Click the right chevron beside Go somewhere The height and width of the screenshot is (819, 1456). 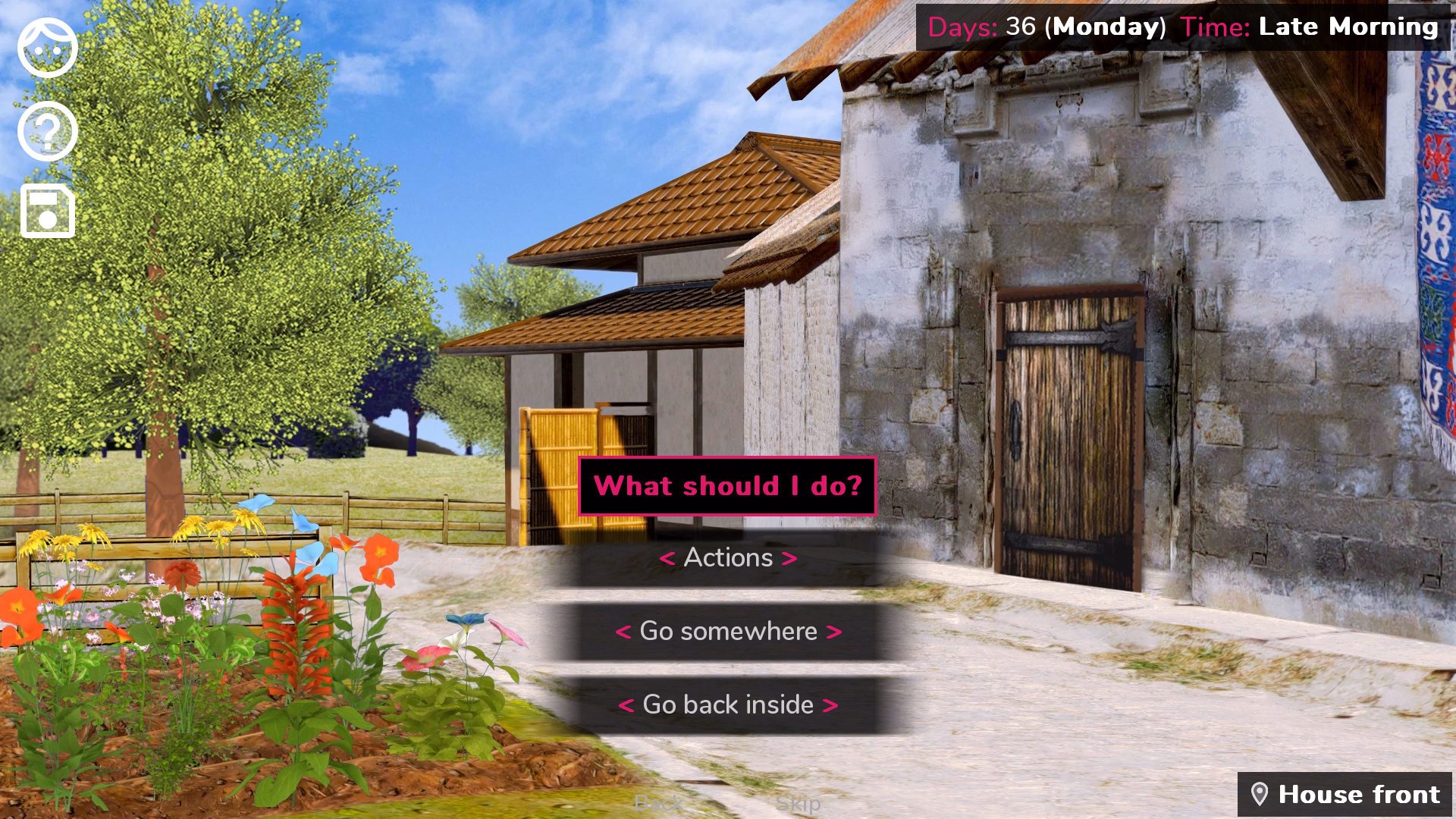point(833,631)
